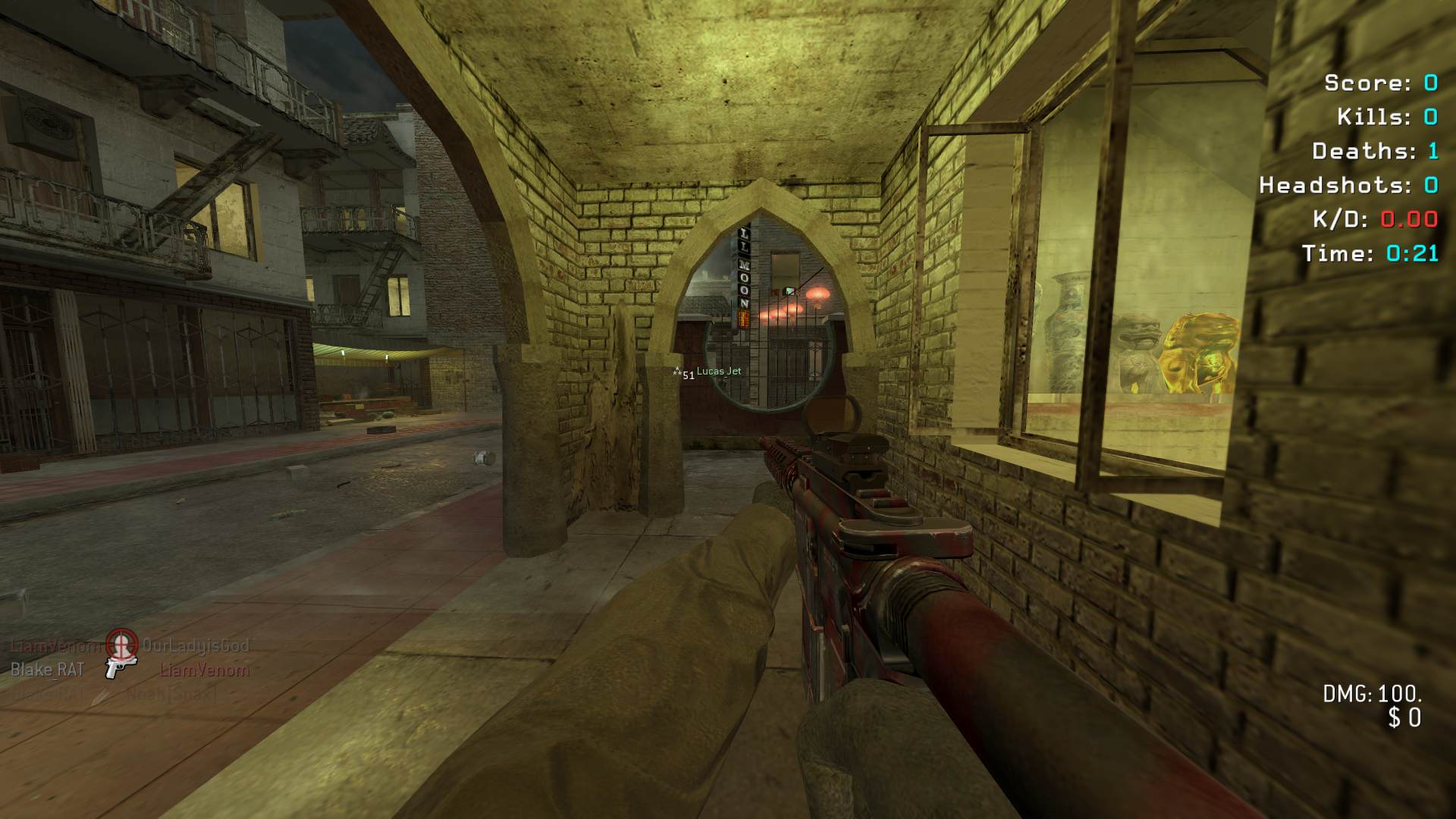This screenshot has width=1456, height=819.
Task: Click the red headshot icon in the kill feed
Action: tap(121, 644)
